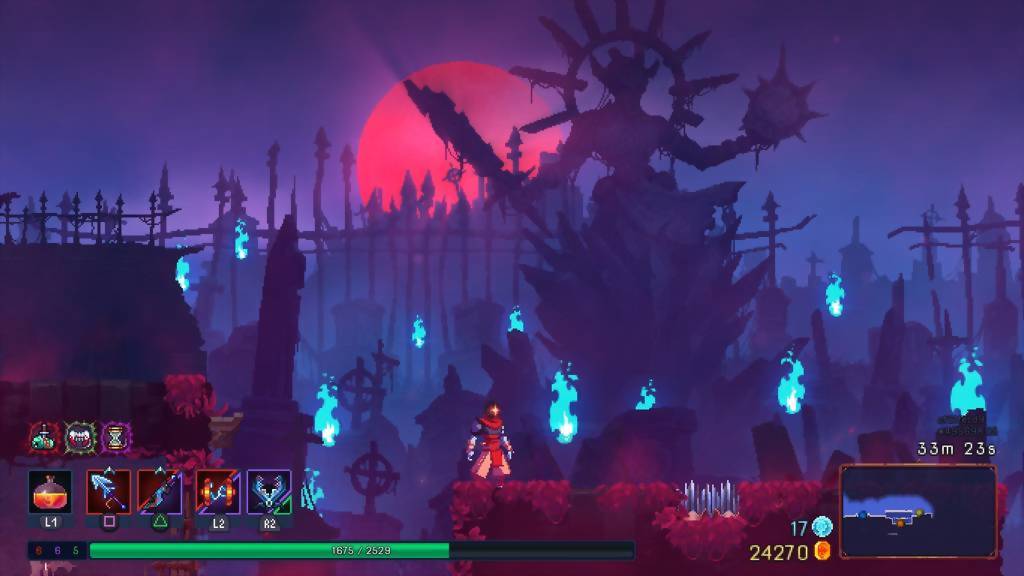Select the trident primary weapon slot
1024x576 pixels.
(x=109, y=492)
